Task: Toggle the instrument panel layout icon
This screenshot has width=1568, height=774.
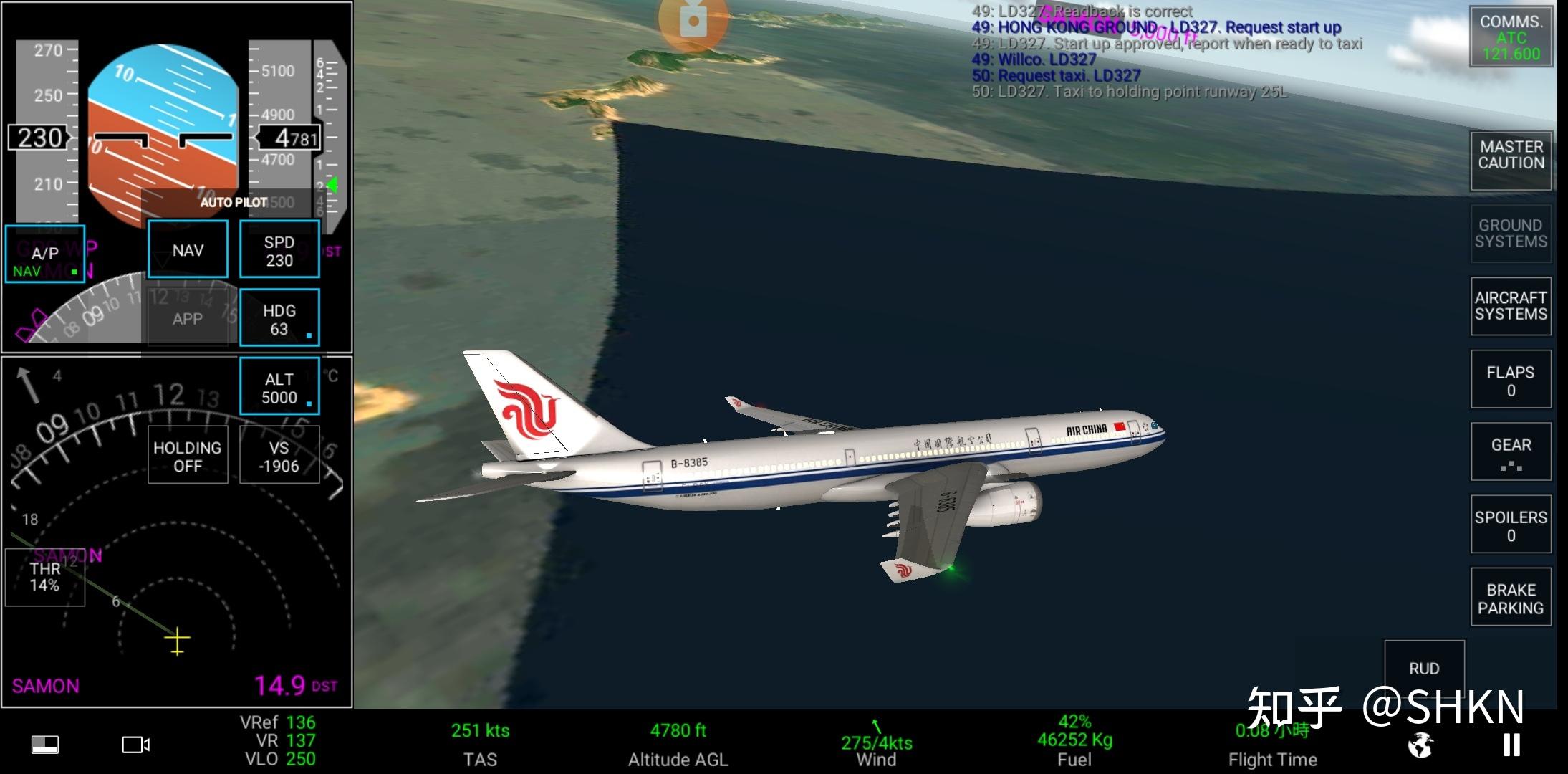Action: tap(45, 745)
